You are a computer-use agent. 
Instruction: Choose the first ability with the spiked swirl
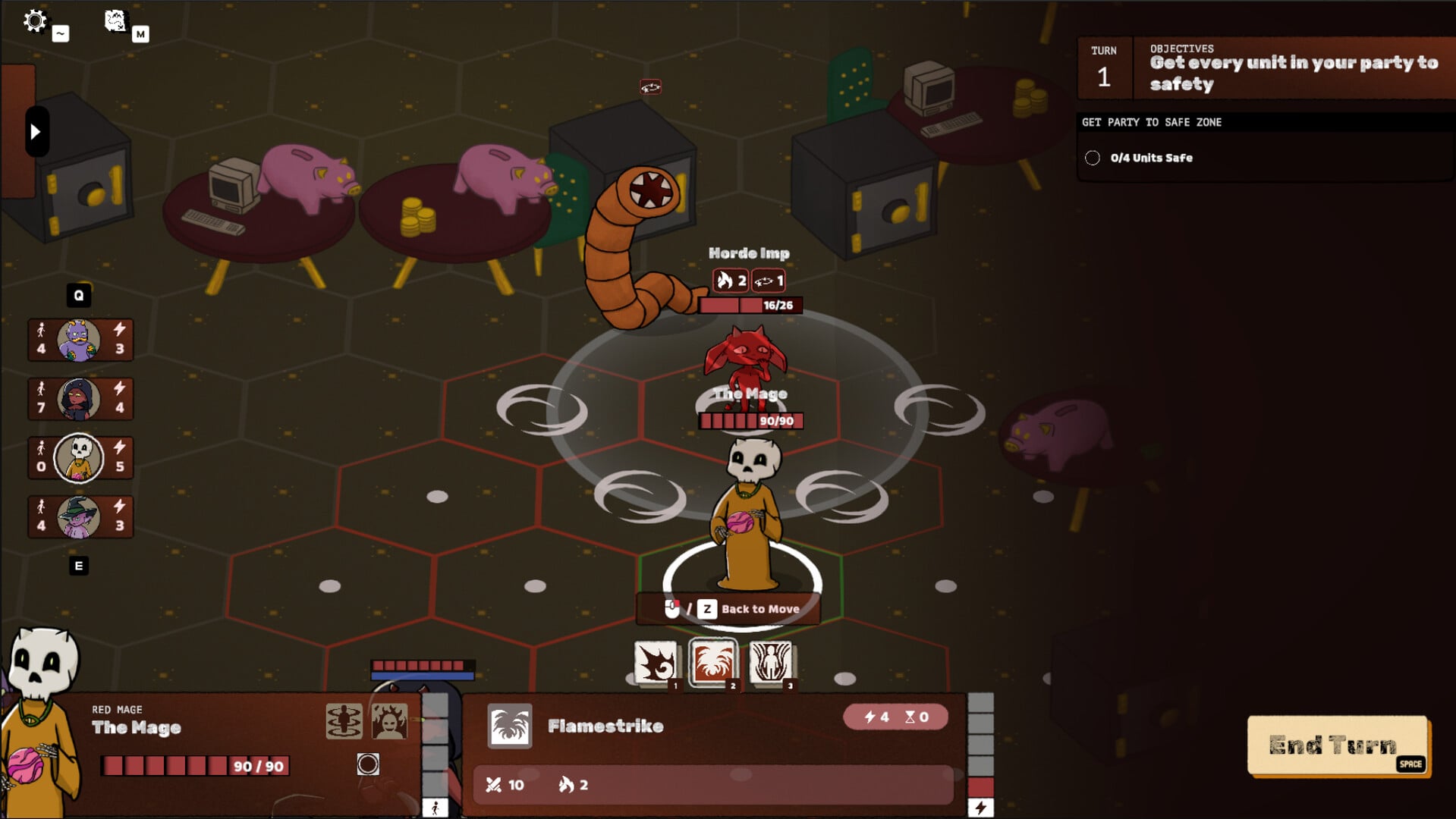click(x=655, y=663)
